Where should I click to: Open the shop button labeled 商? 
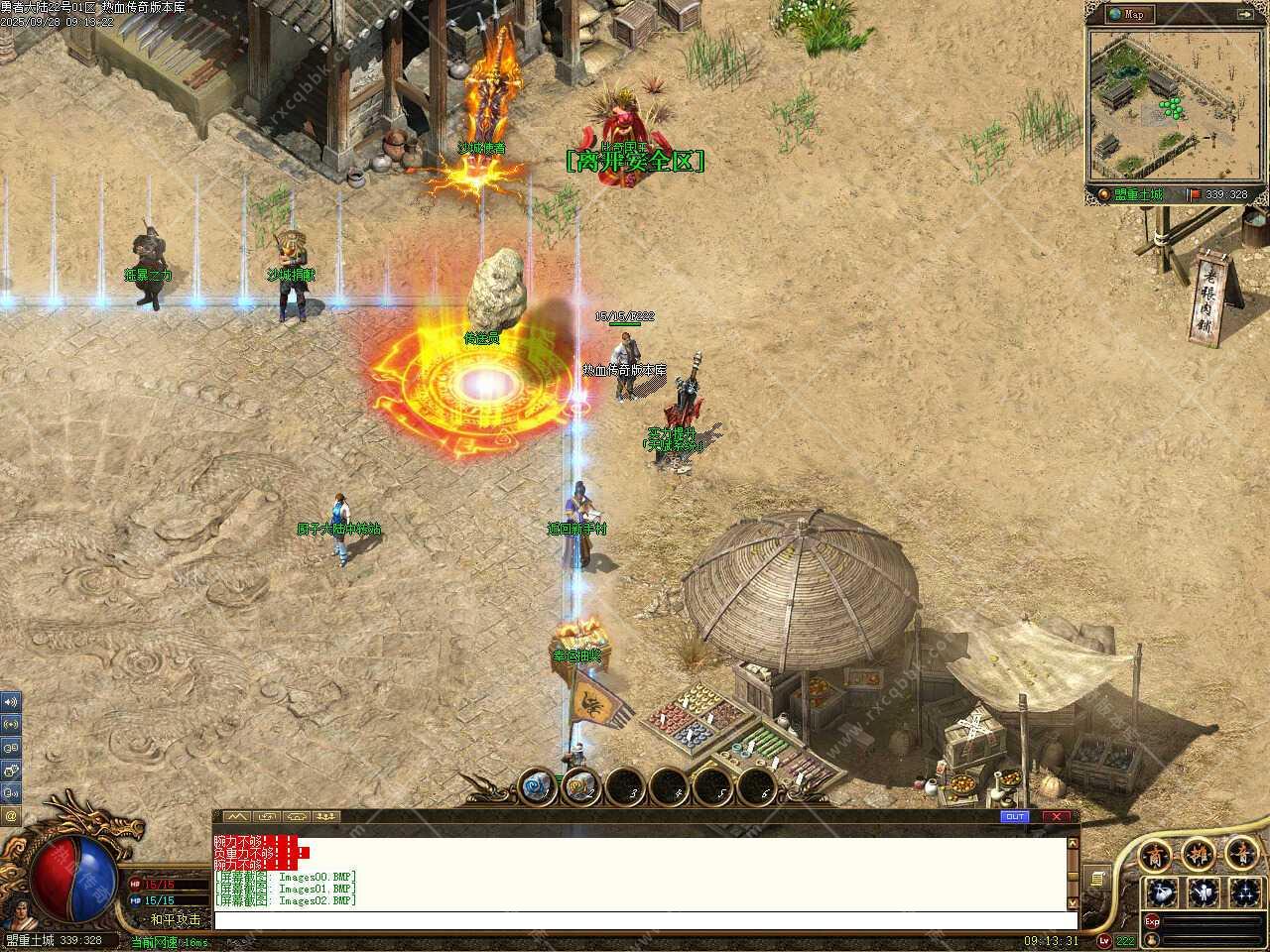pos(1155,855)
